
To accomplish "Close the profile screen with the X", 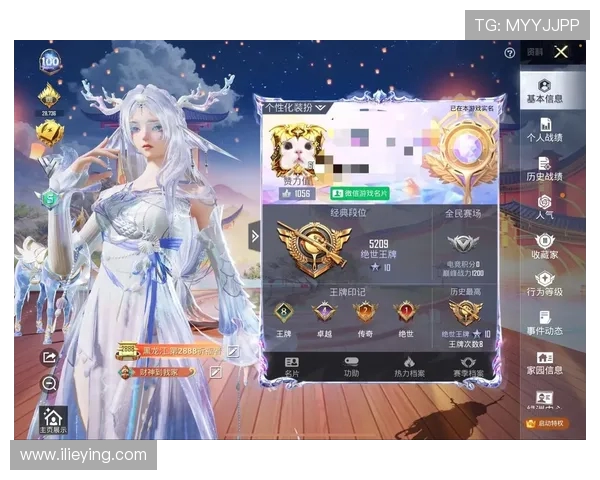I will [561, 52].
